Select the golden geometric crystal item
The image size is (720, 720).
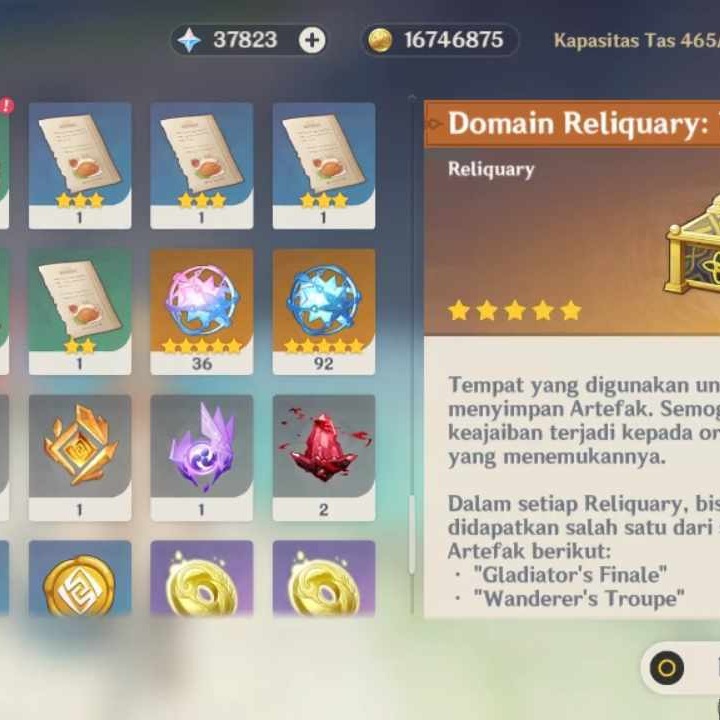(80, 455)
